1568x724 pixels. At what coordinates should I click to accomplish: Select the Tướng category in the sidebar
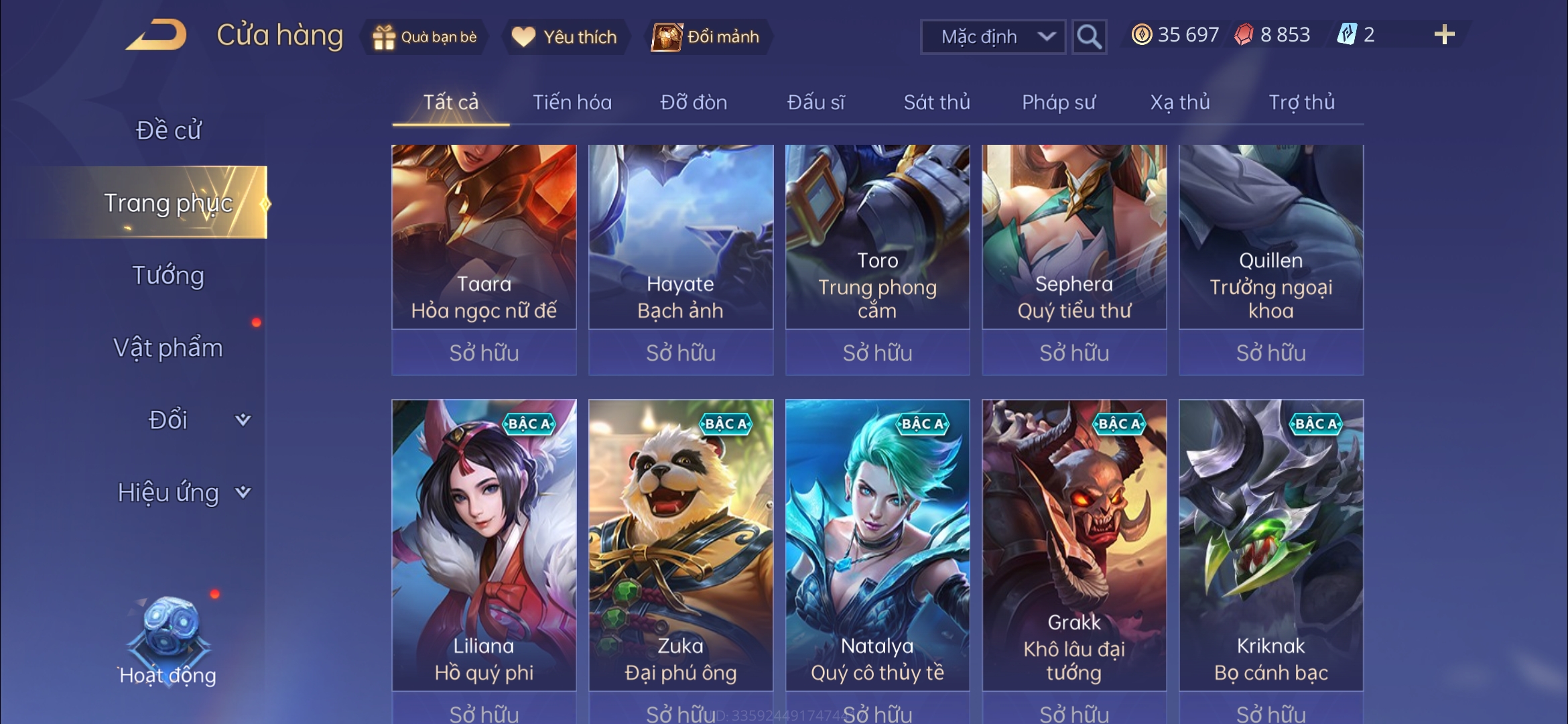click(x=170, y=275)
